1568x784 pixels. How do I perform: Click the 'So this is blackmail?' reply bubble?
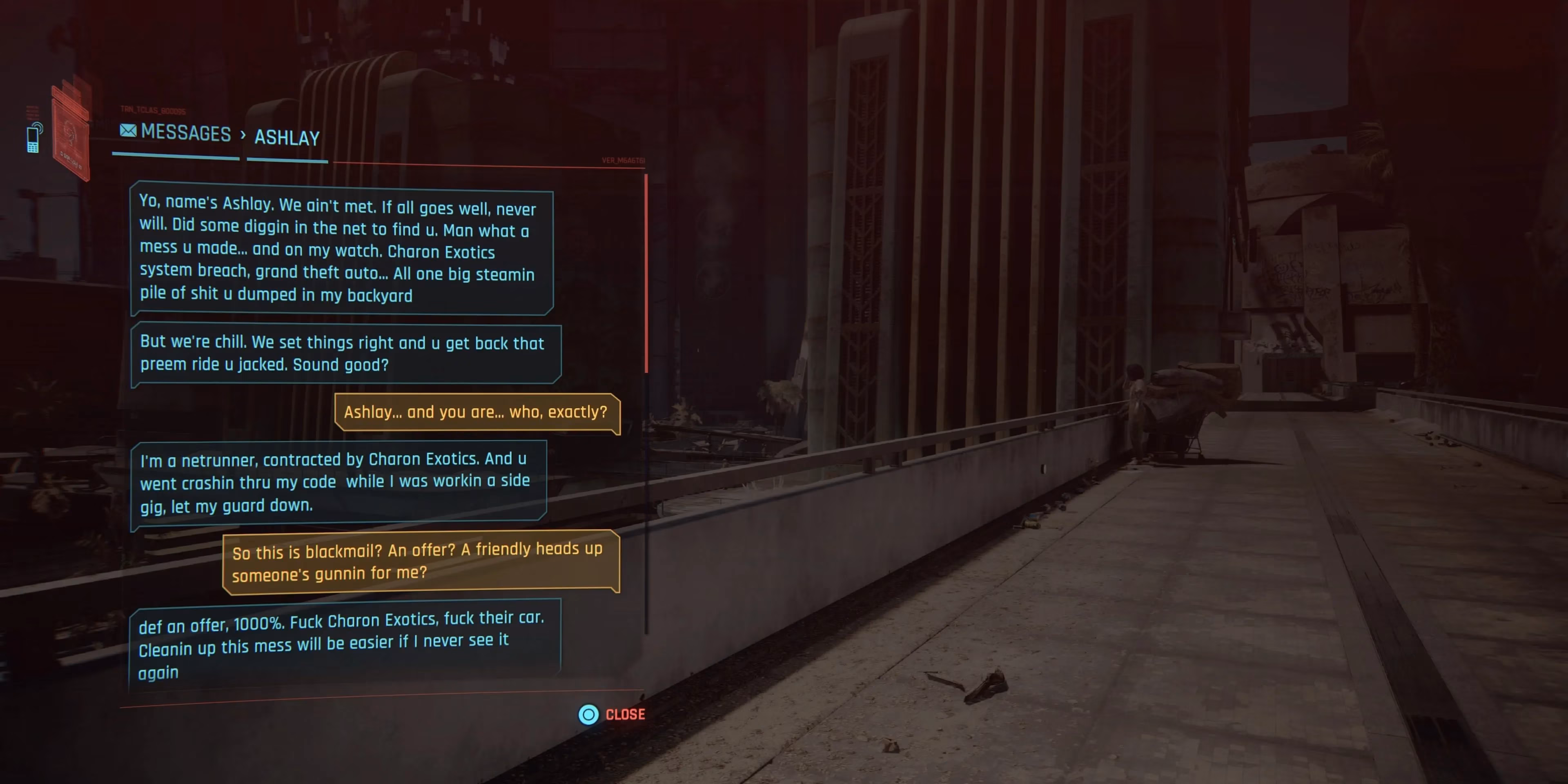click(420, 561)
